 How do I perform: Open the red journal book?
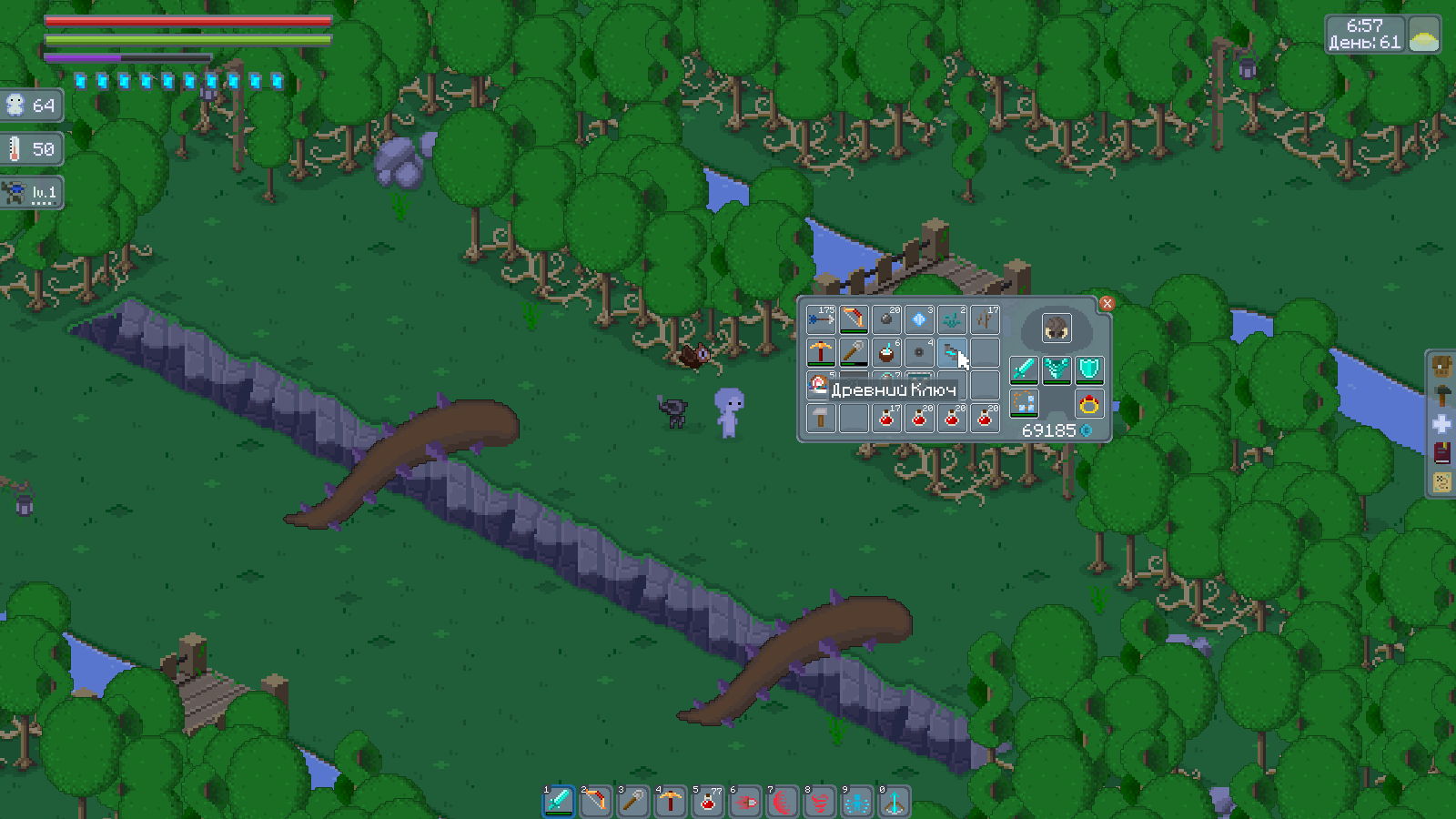[1442, 453]
